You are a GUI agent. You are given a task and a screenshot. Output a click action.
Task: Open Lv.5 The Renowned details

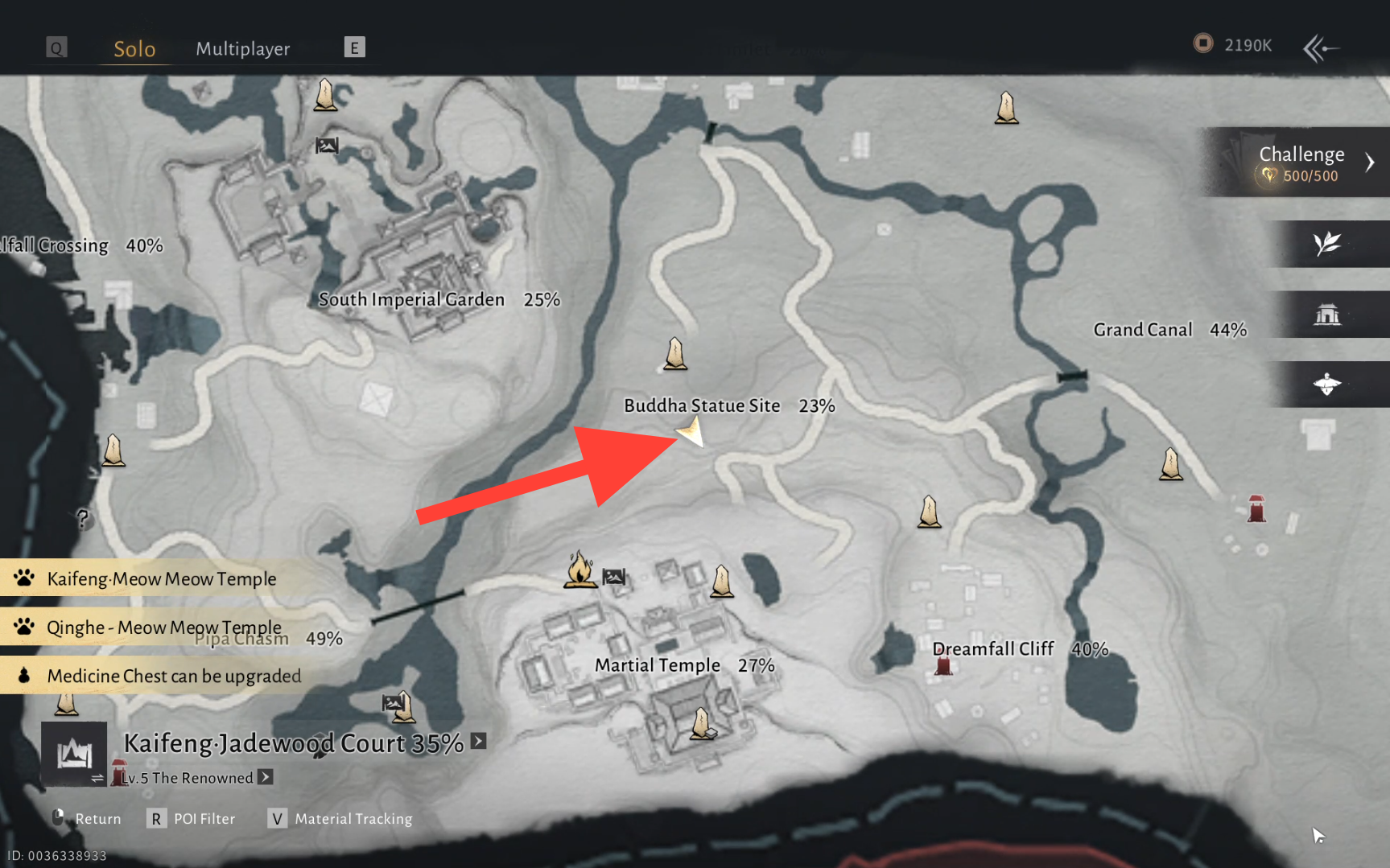coord(265,777)
